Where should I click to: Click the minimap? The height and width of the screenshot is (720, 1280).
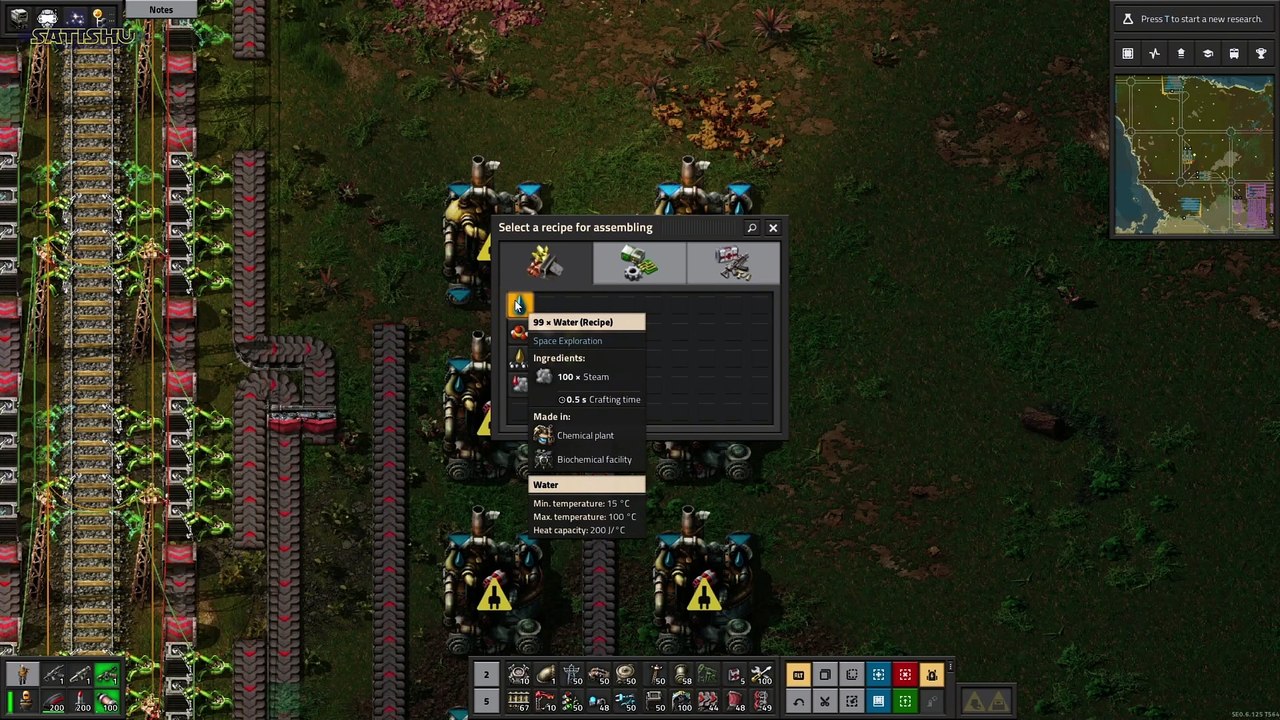(x=1194, y=155)
